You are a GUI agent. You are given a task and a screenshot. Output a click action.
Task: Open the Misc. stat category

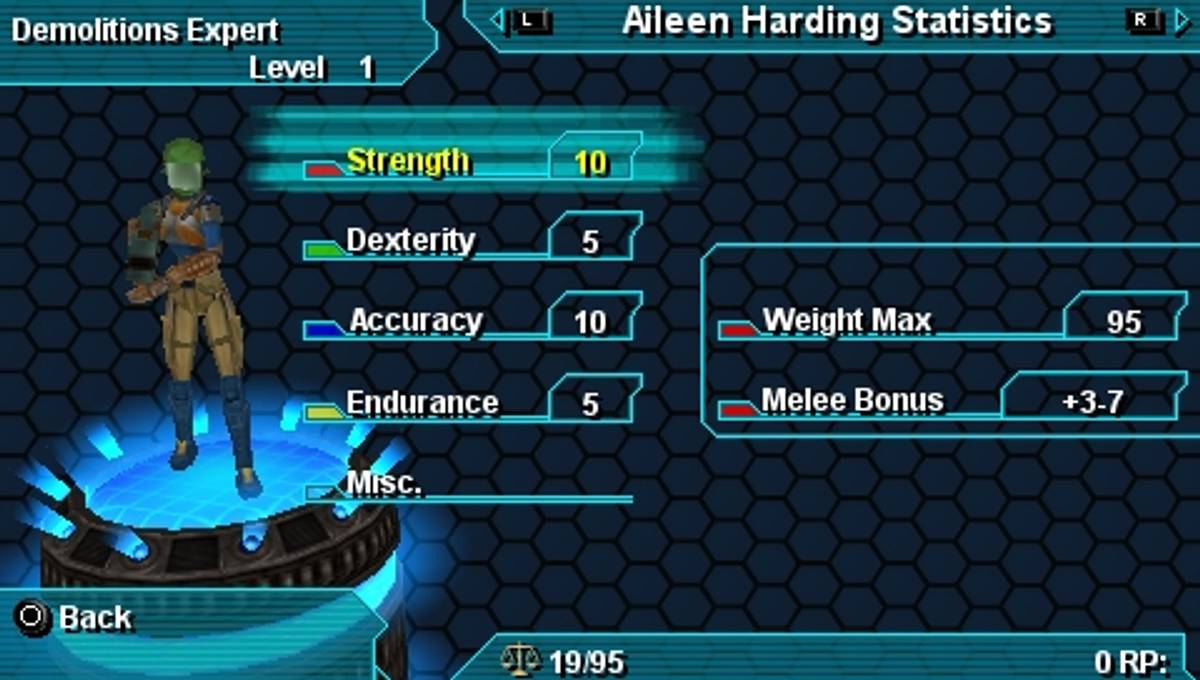click(x=384, y=483)
